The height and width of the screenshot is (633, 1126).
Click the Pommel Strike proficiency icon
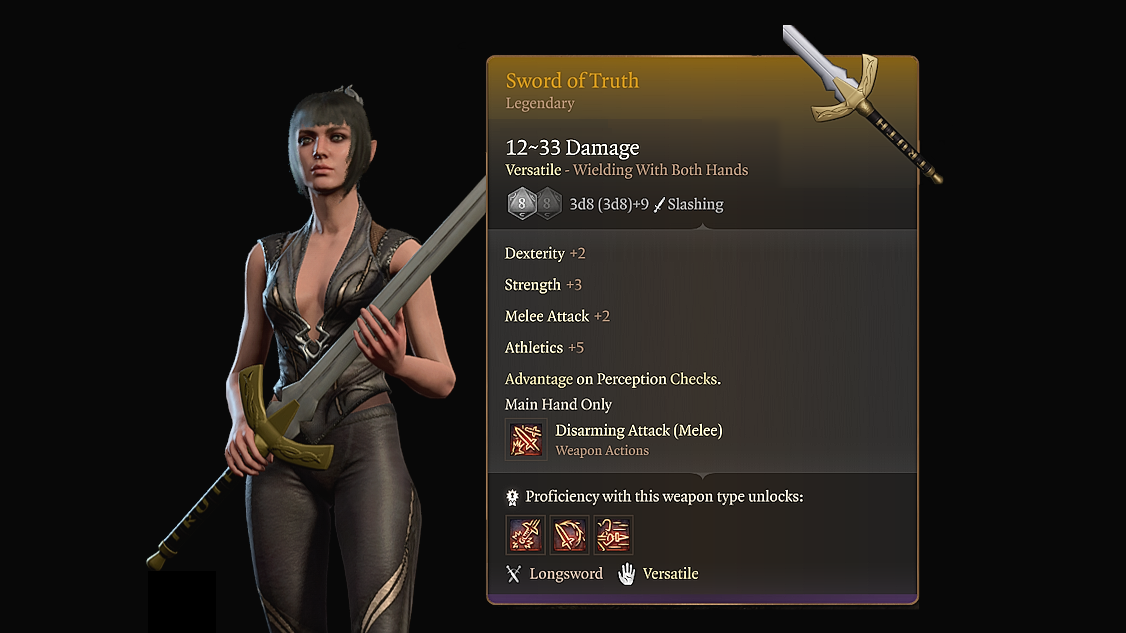(526, 535)
